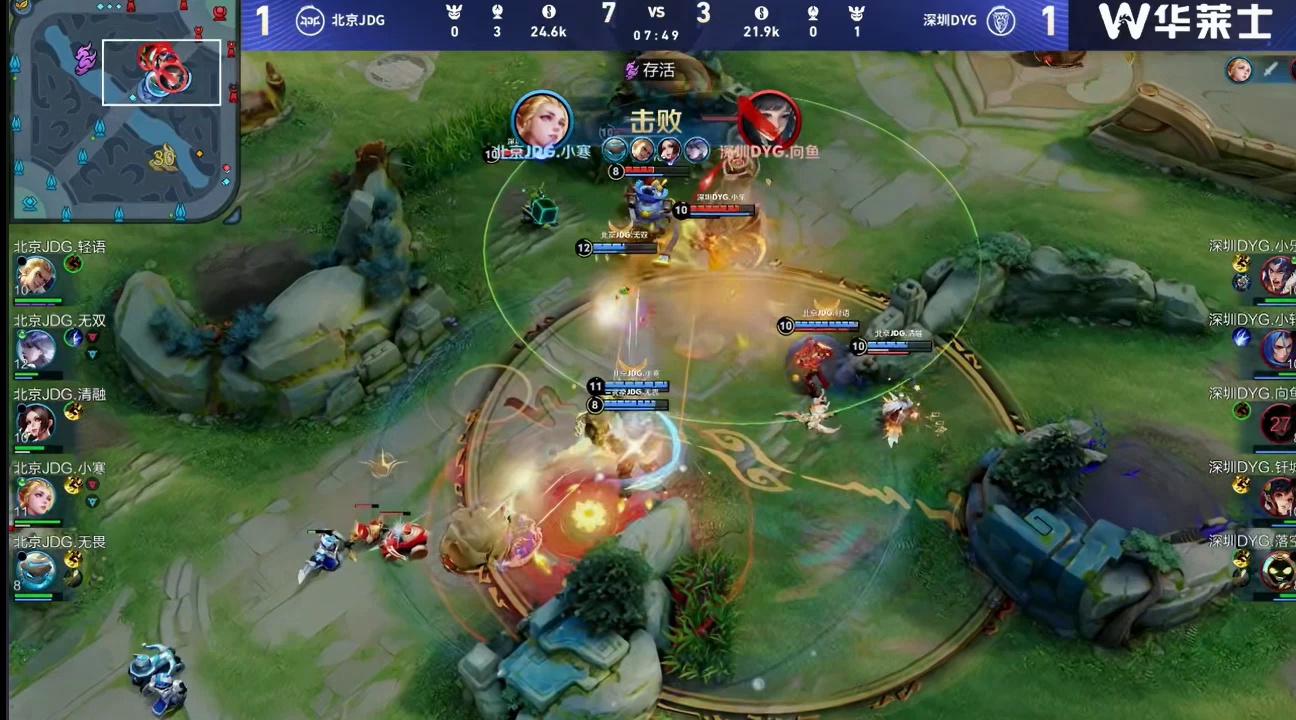Click the 北京JDG team logo
This screenshot has height=720, width=1296.
click(310, 20)
